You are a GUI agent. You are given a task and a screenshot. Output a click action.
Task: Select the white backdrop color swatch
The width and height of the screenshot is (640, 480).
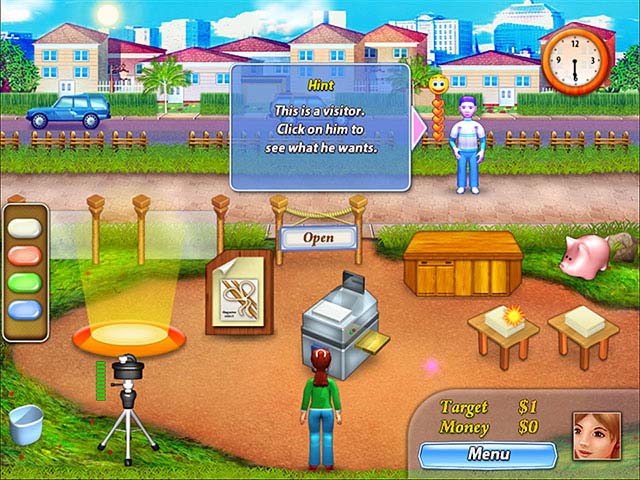[x=27, y=227]
